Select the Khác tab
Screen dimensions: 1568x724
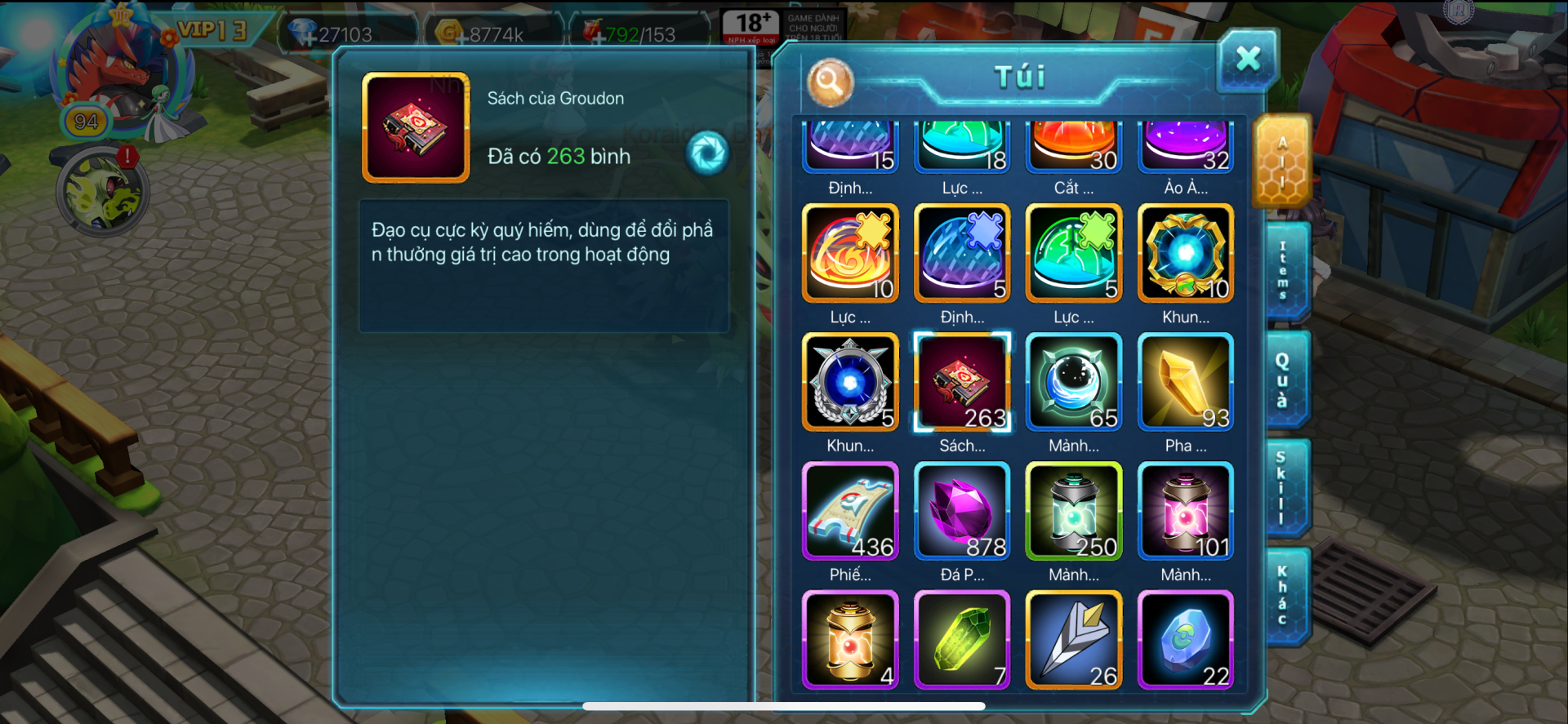tap(1283, 595)
